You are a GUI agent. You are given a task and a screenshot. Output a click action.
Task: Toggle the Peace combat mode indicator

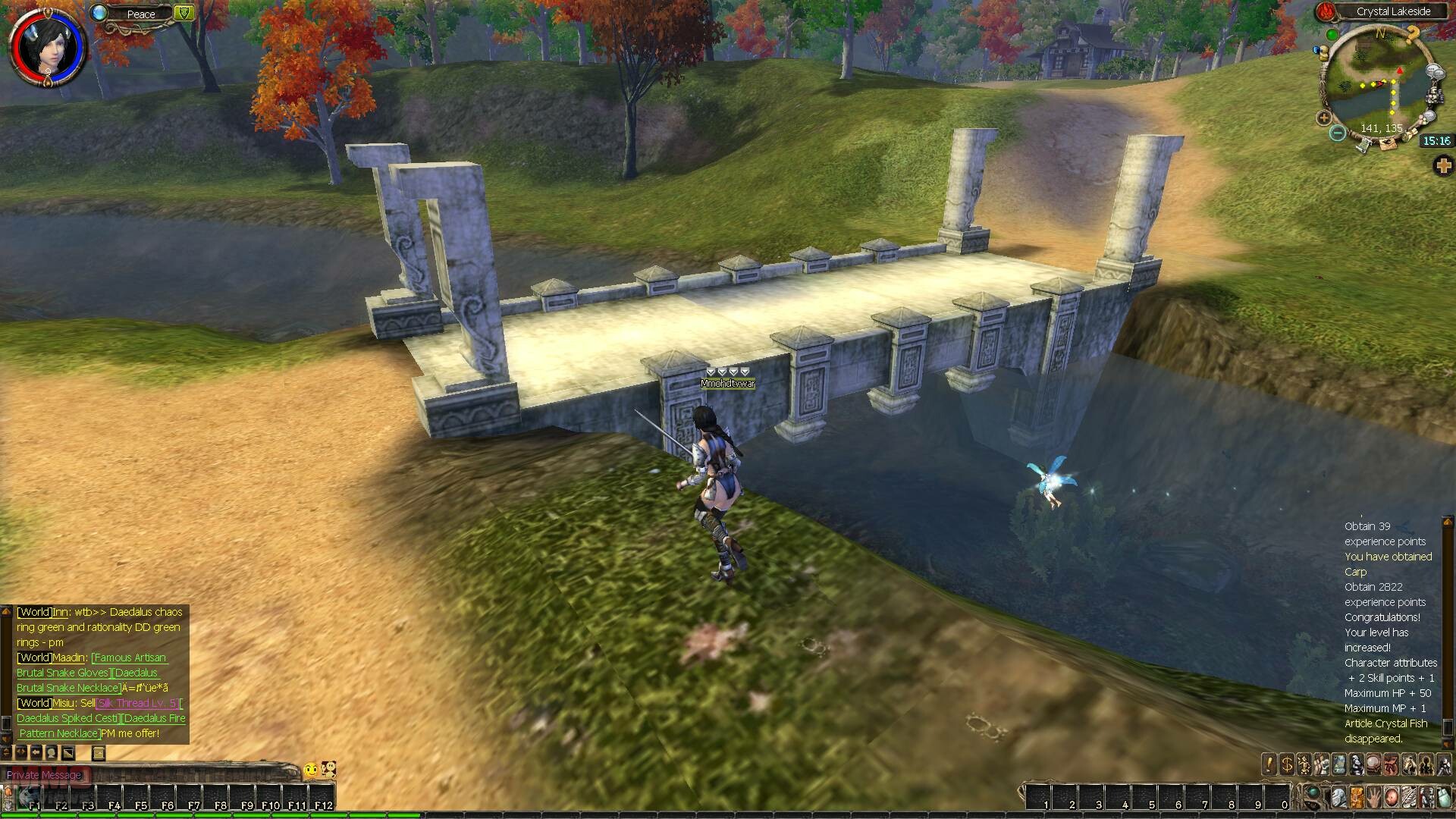pyautogui.click(x=141, y=14)
